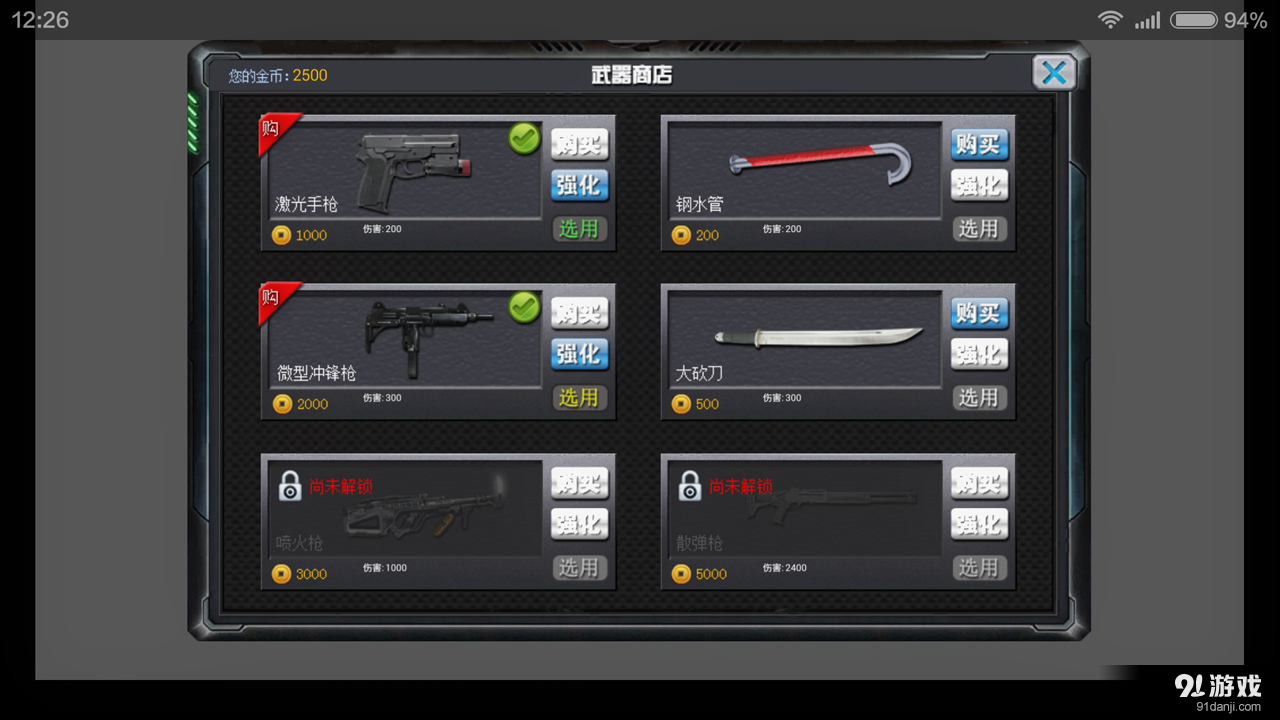1280x720 pixels.
Task: Click the battery indicator showing 94%
Action: pos(1192,19)
